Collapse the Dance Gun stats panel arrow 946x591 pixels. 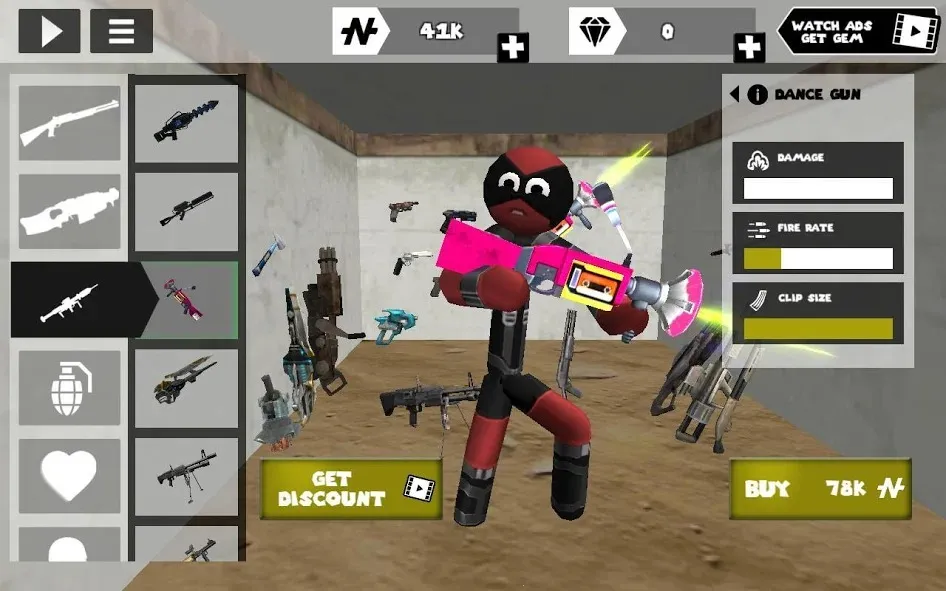coord(734,94)
